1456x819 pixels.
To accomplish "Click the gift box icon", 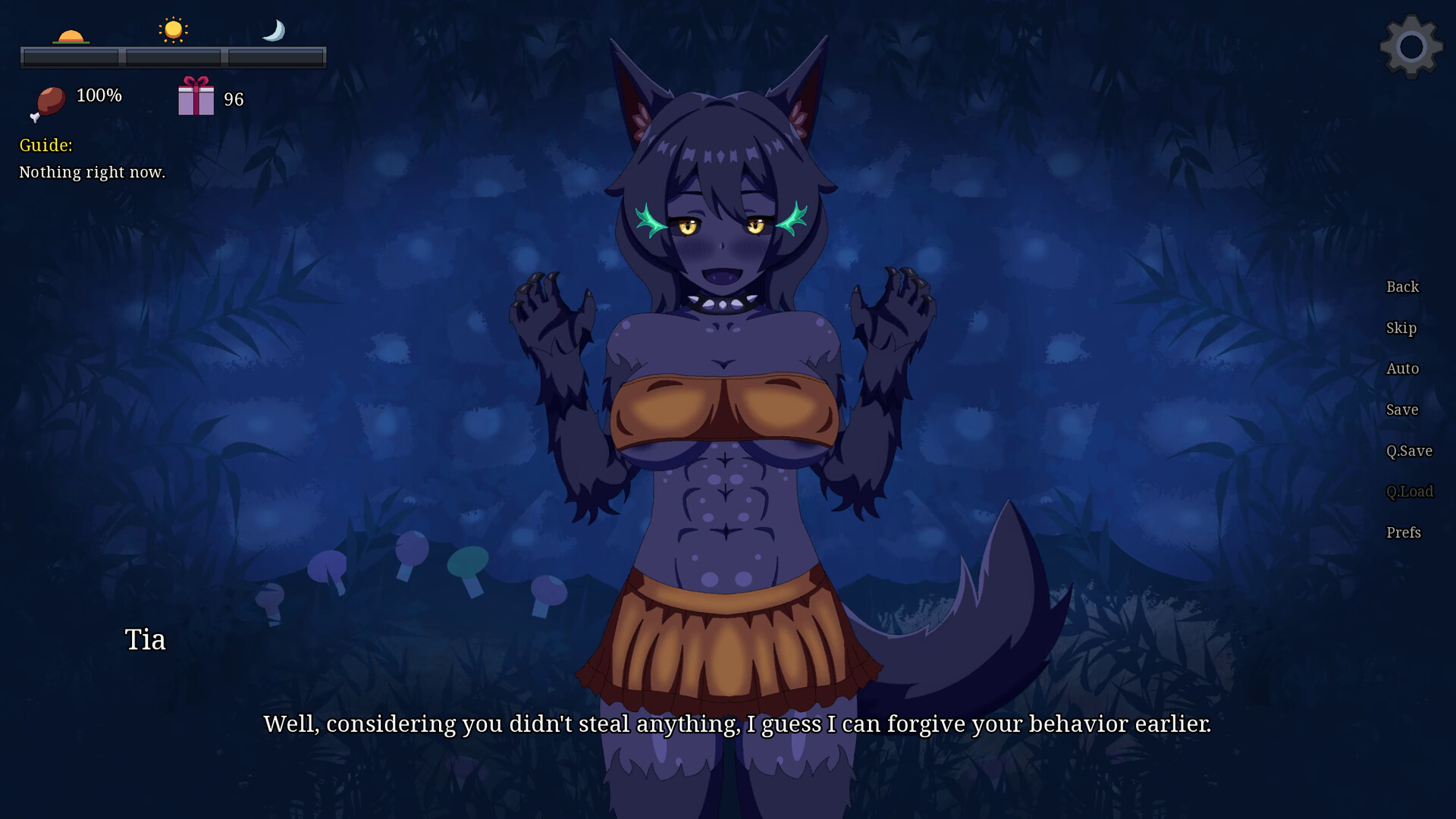I will click(x=196, y=97).
